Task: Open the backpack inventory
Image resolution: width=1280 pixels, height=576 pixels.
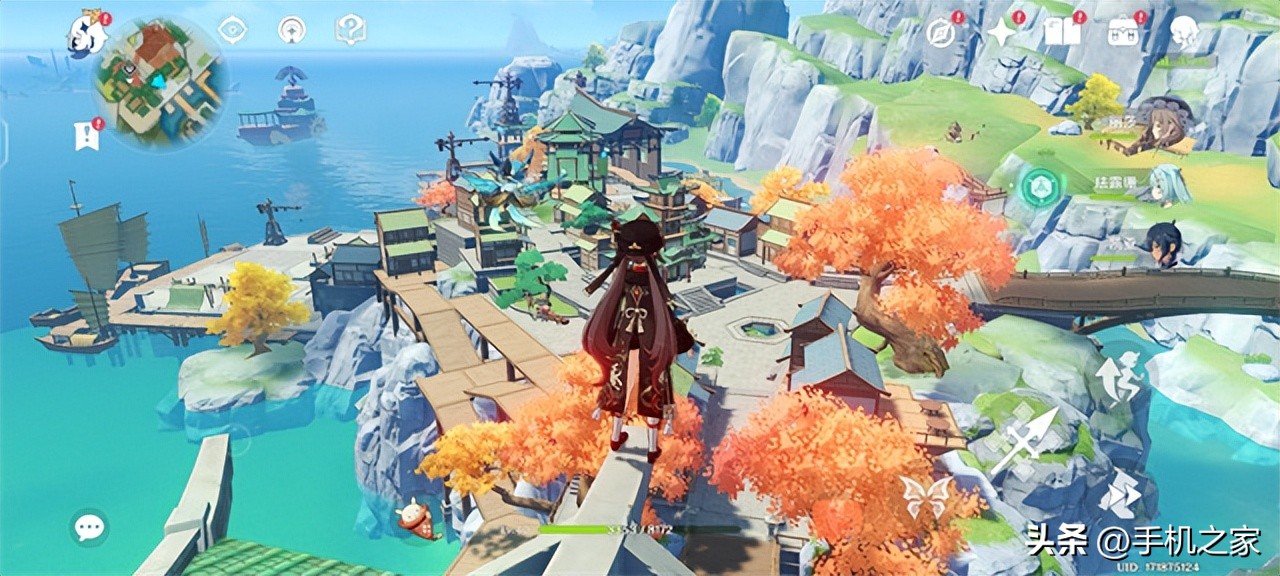Action: (x=1123, y=33)
